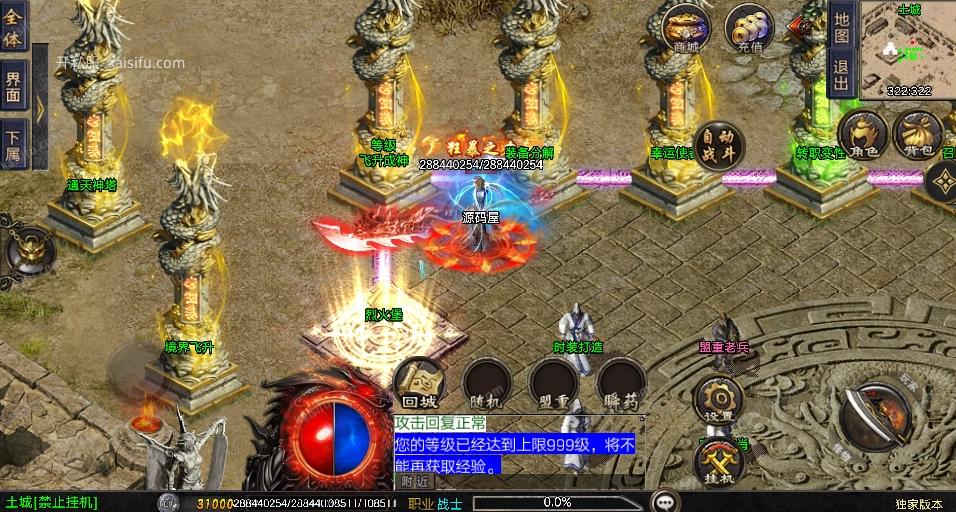956x512 pixels.
Task: Activate the 挂机 idle mode button
Action: point(718,463)
